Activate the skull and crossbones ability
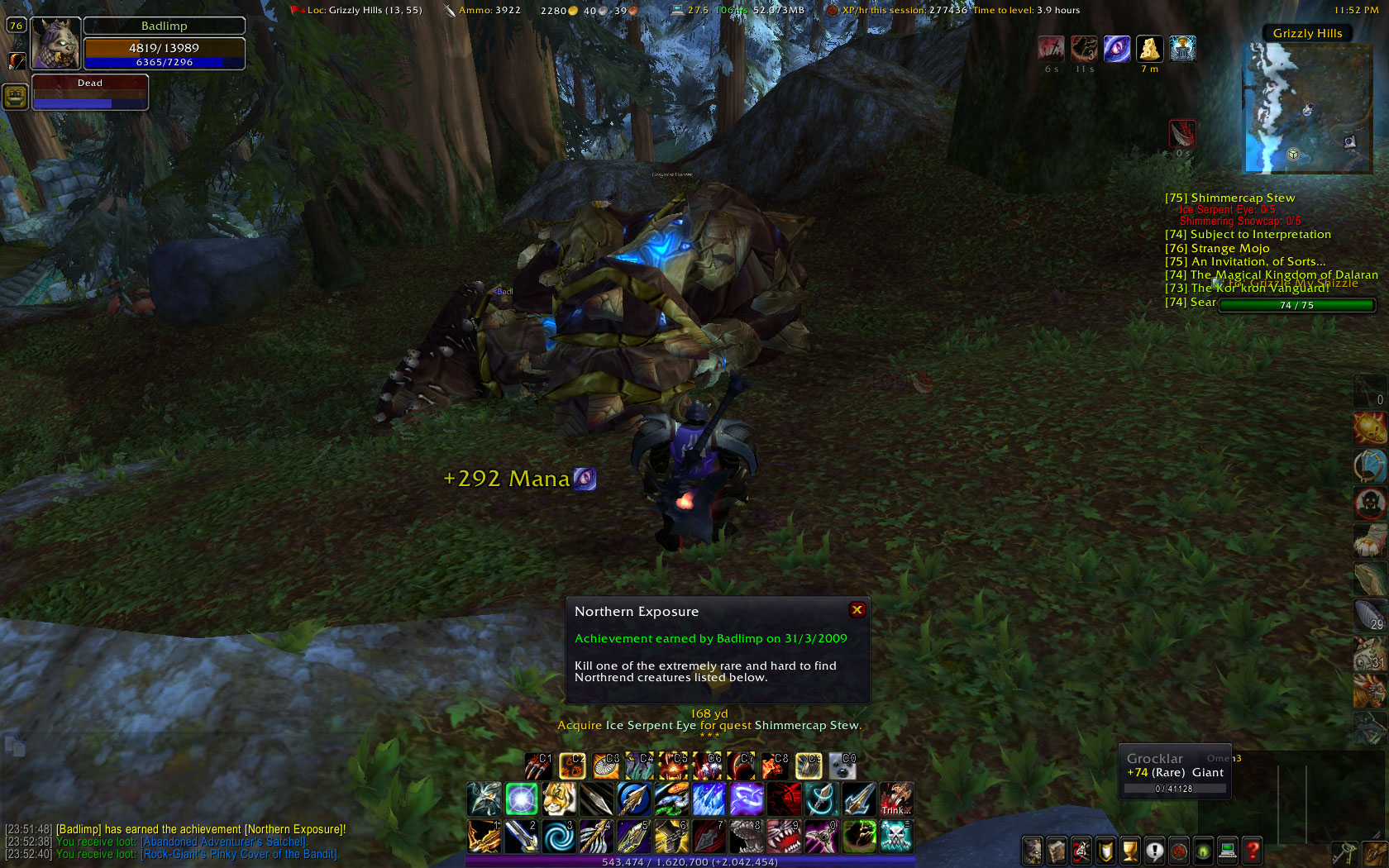 click(895, 836)
